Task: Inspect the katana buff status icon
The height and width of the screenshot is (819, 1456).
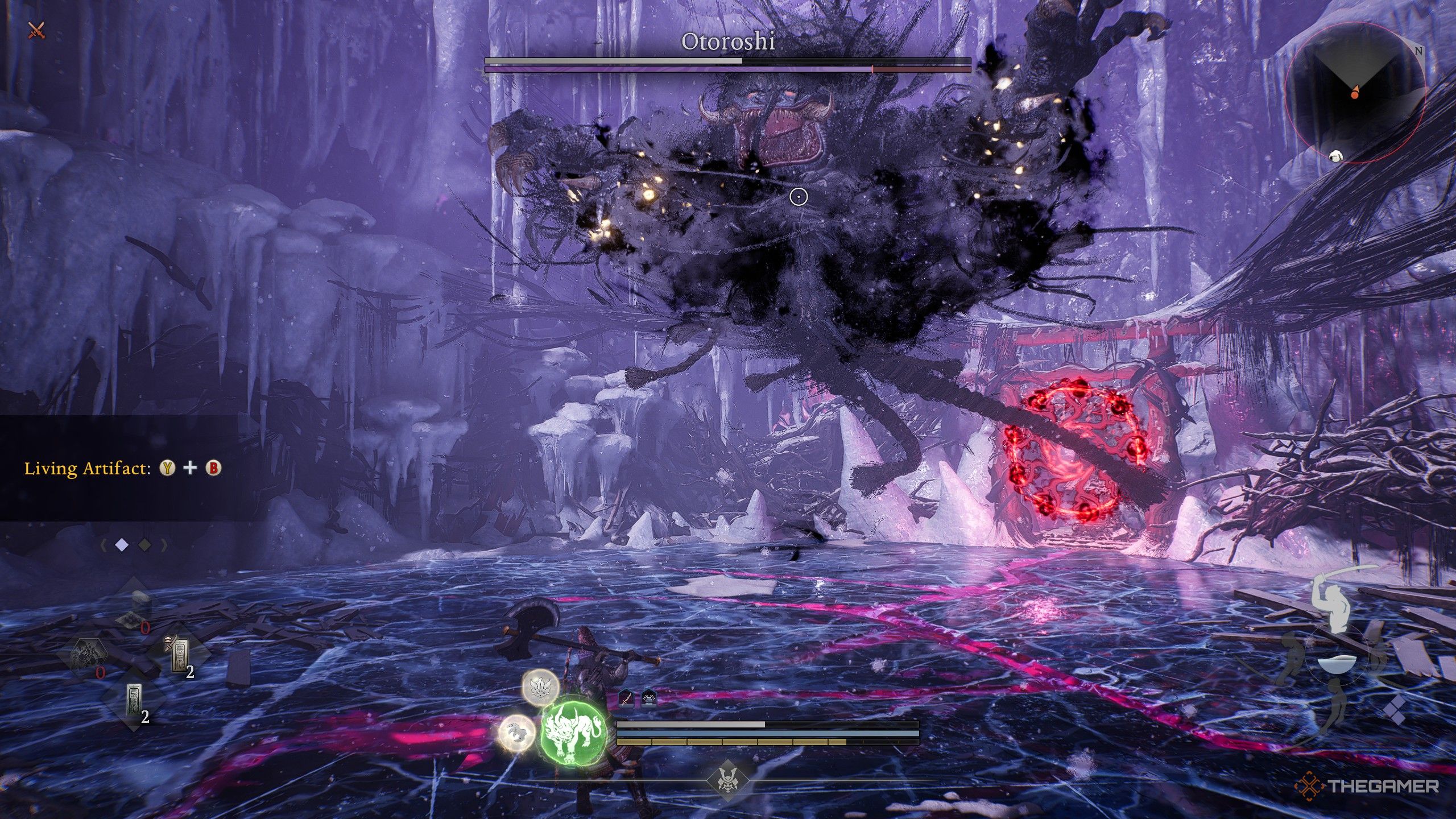Action: point(626,697)
